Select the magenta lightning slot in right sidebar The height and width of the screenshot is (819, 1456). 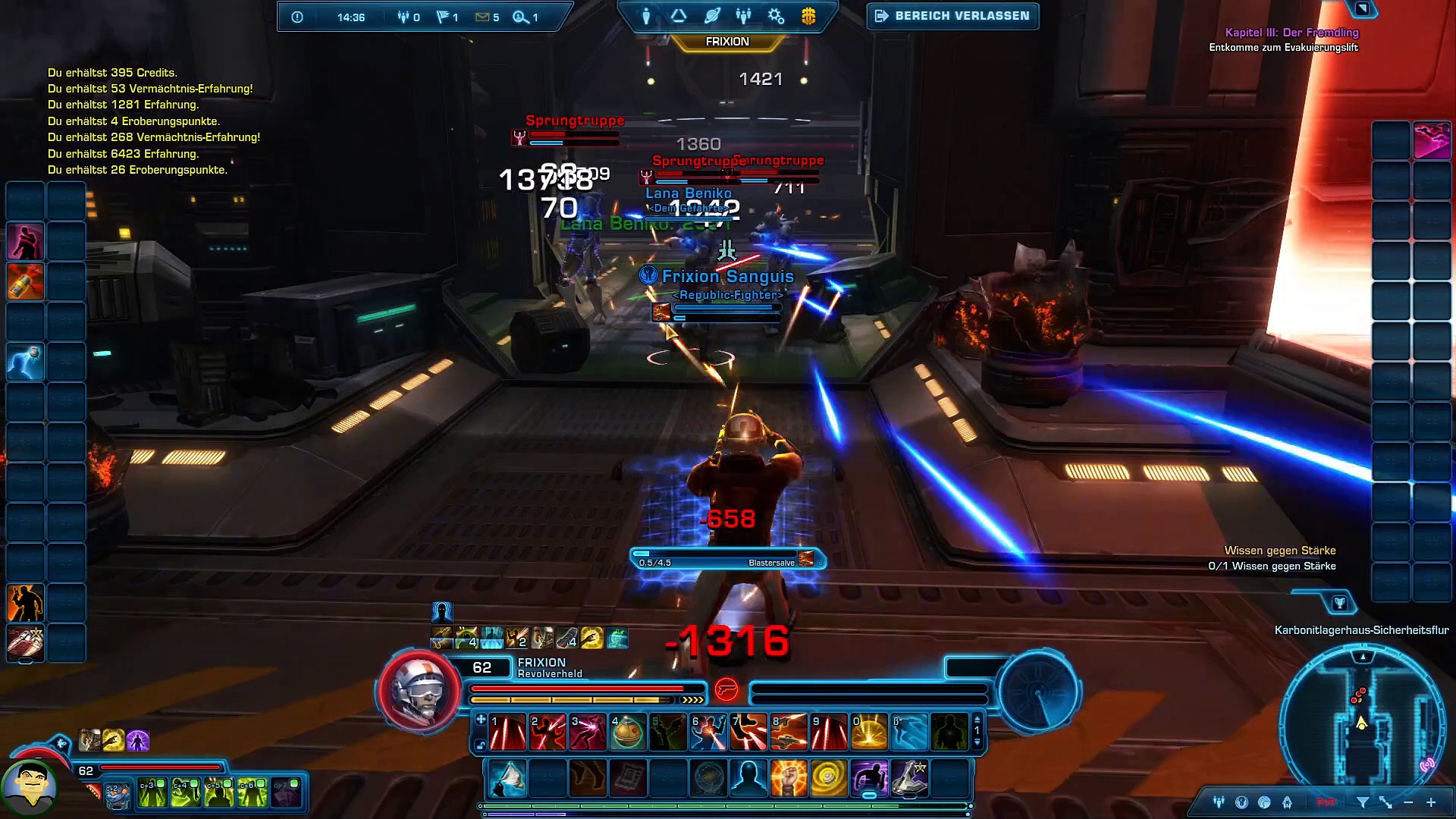[x=1432, y=140]
